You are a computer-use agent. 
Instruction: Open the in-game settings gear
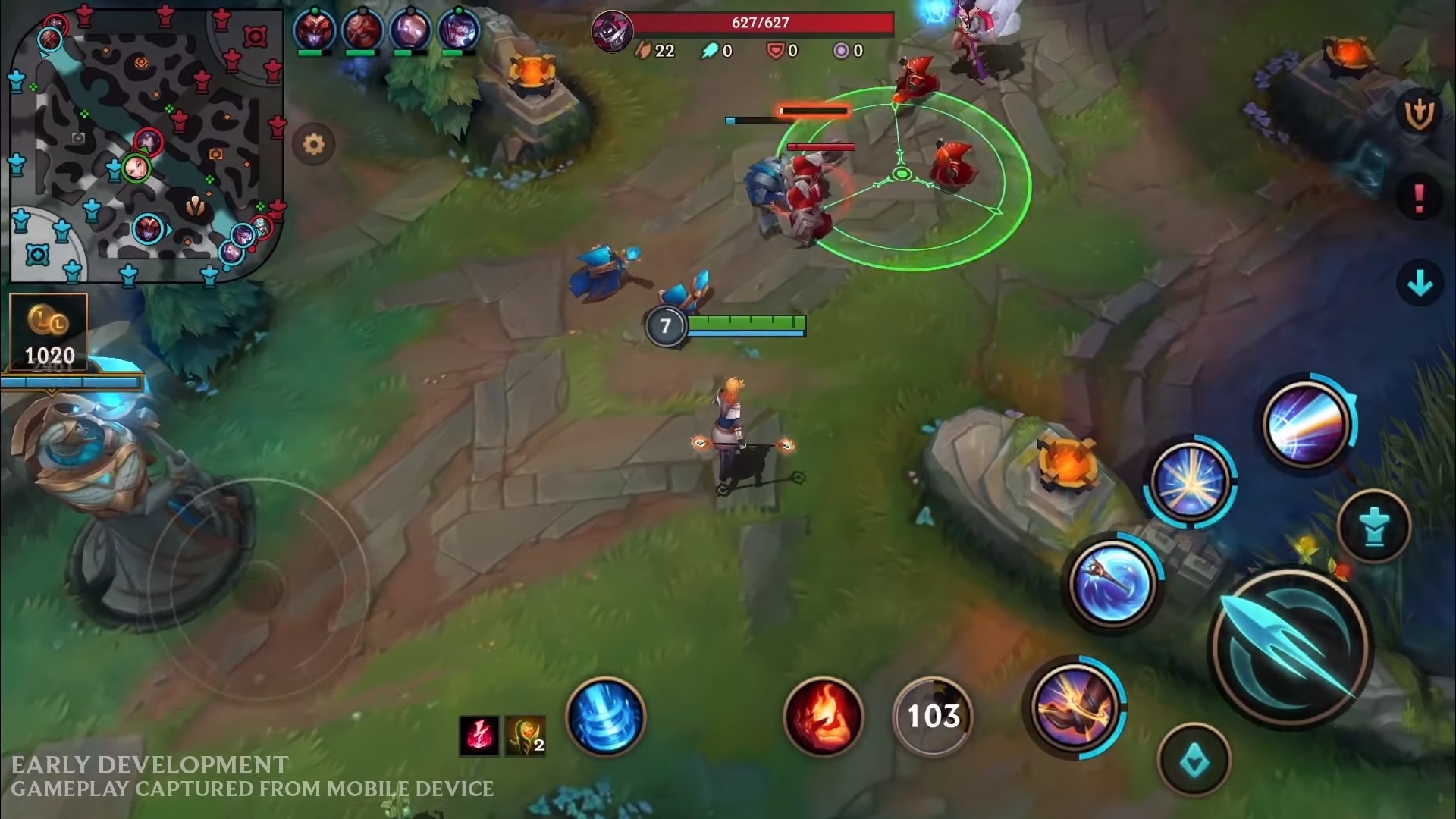pyautogui.click(x=315, y=143)
